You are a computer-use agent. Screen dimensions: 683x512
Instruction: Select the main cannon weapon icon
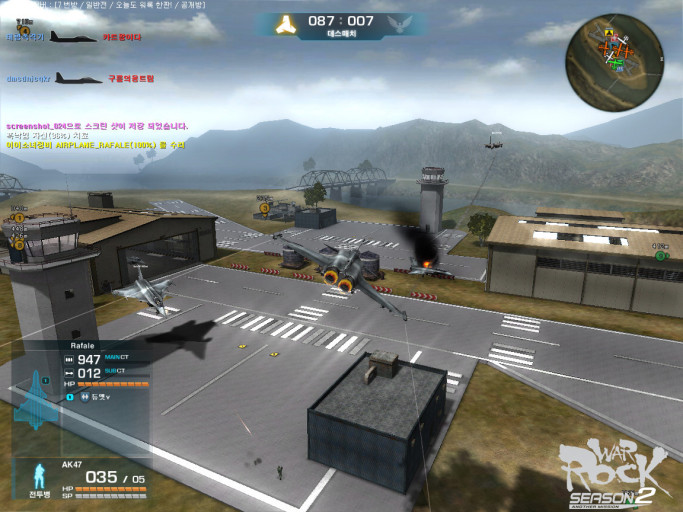(x=69, y=359)
